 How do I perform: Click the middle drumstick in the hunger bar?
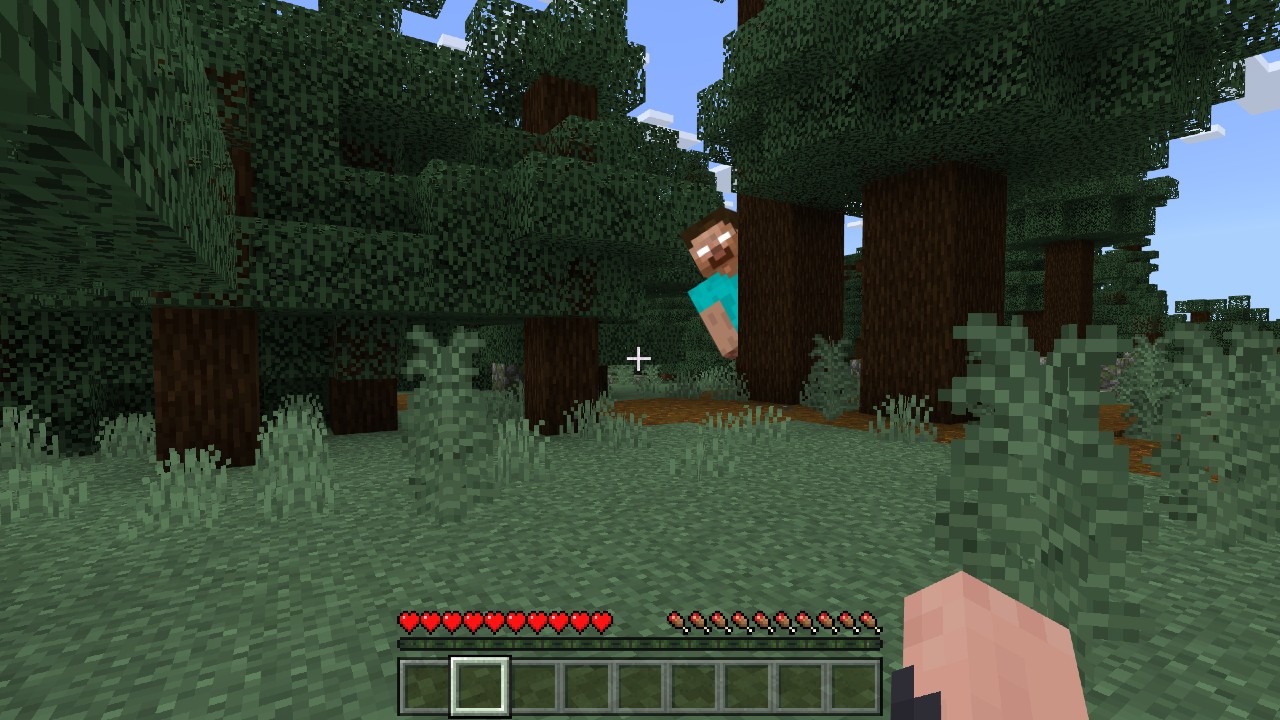pyautogui.click(x=770, y=621)
